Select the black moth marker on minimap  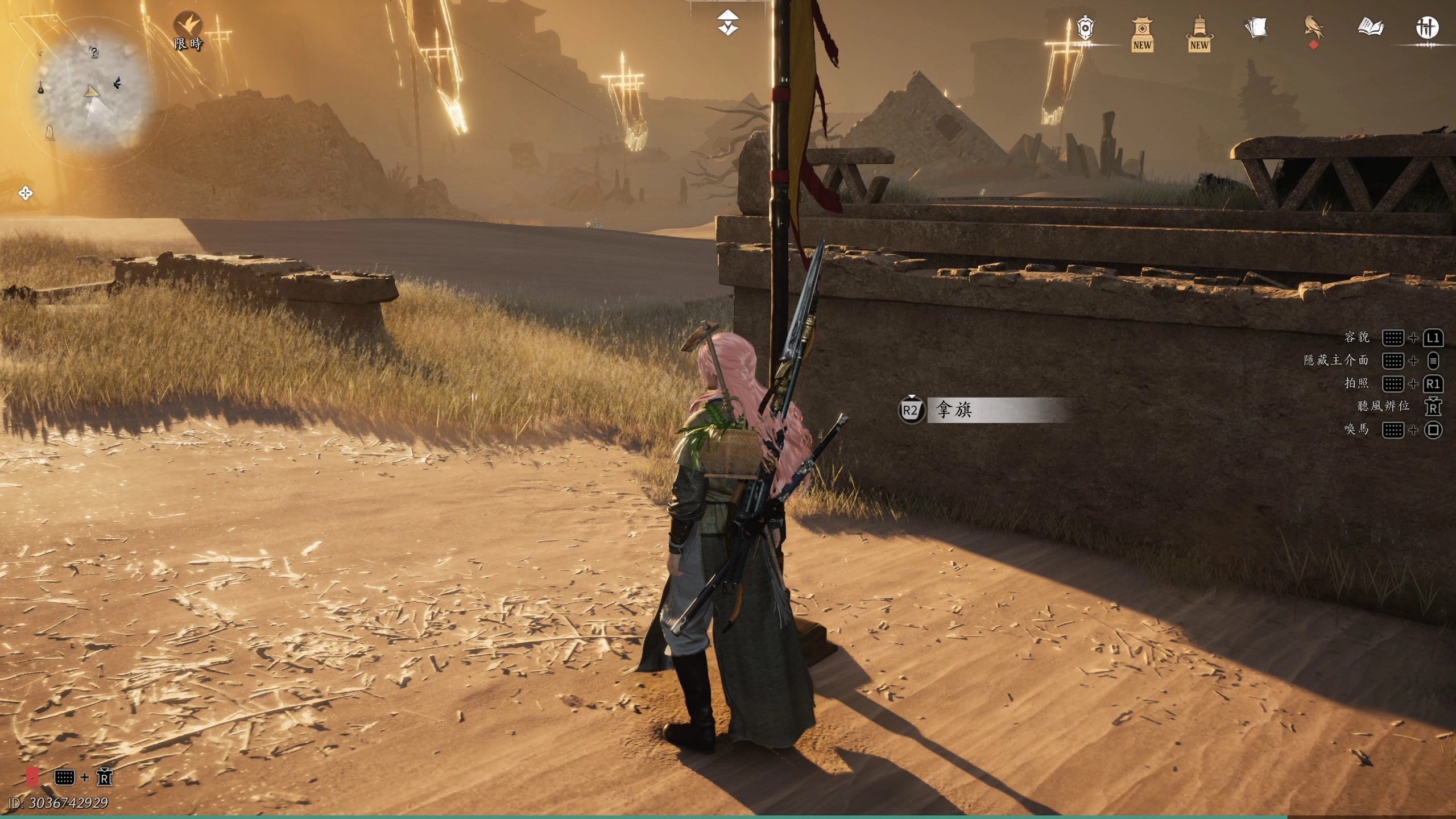tap(118, 83)
